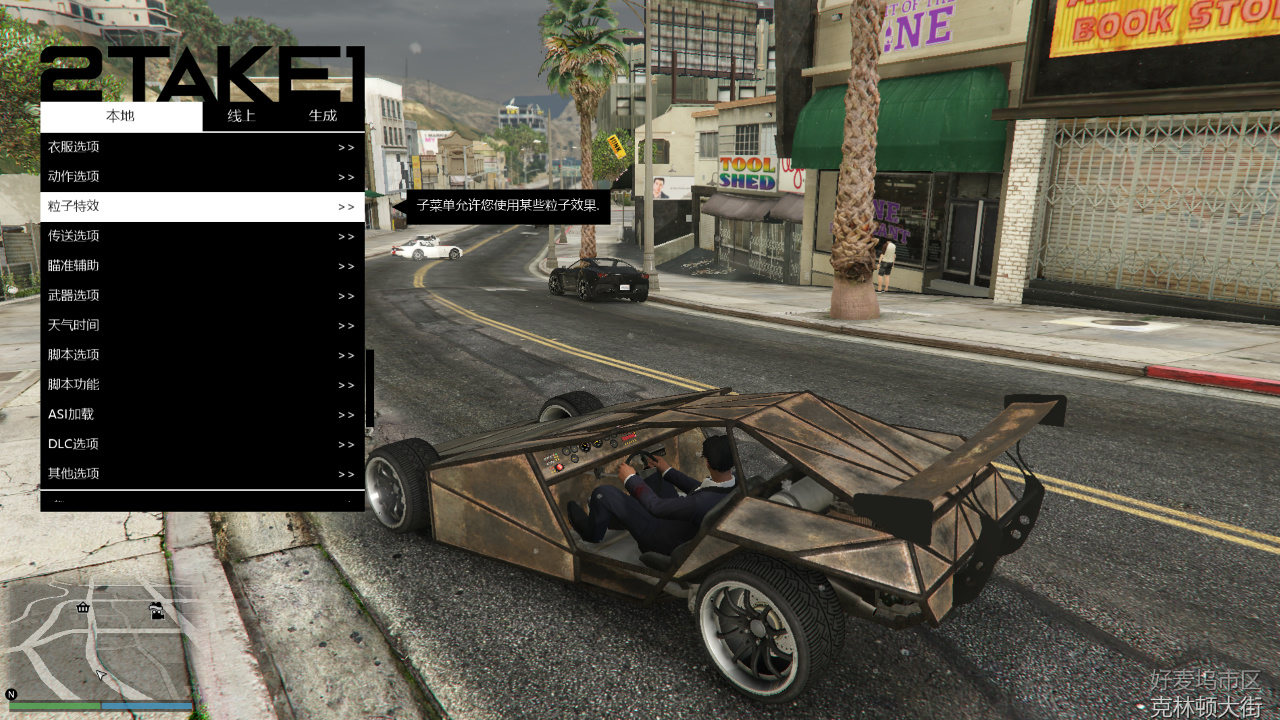The width and height of the screenshot is (1280, 720).
Task: Click the player arrow on the minimap
Action: click(x=100, y=674)
